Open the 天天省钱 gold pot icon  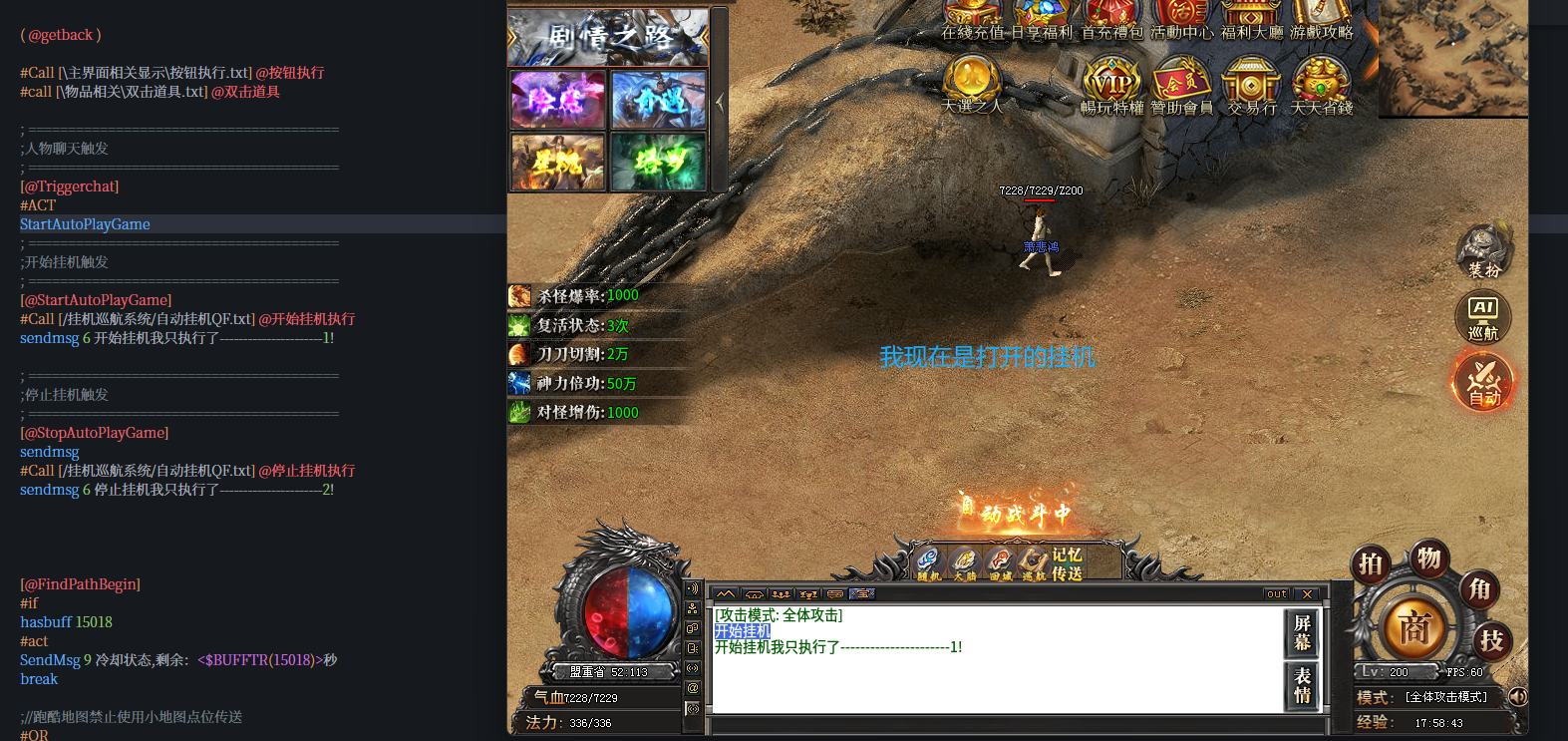1321,83
